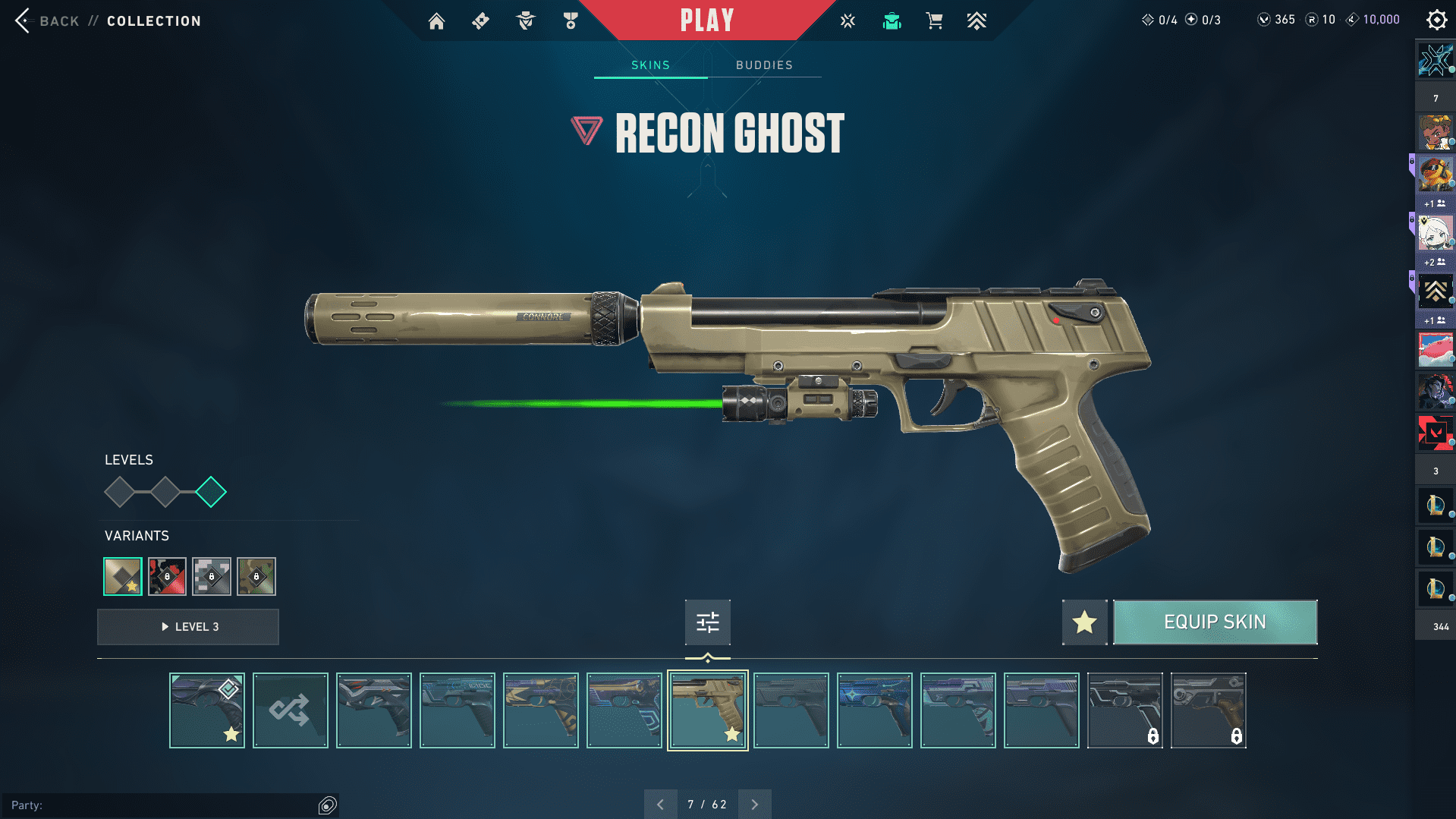Image resolution: width=1456 pixels, height=819 pixels.
Task: Choose the red camo variant
Action: pyautogui.click(x=167, y=577)
